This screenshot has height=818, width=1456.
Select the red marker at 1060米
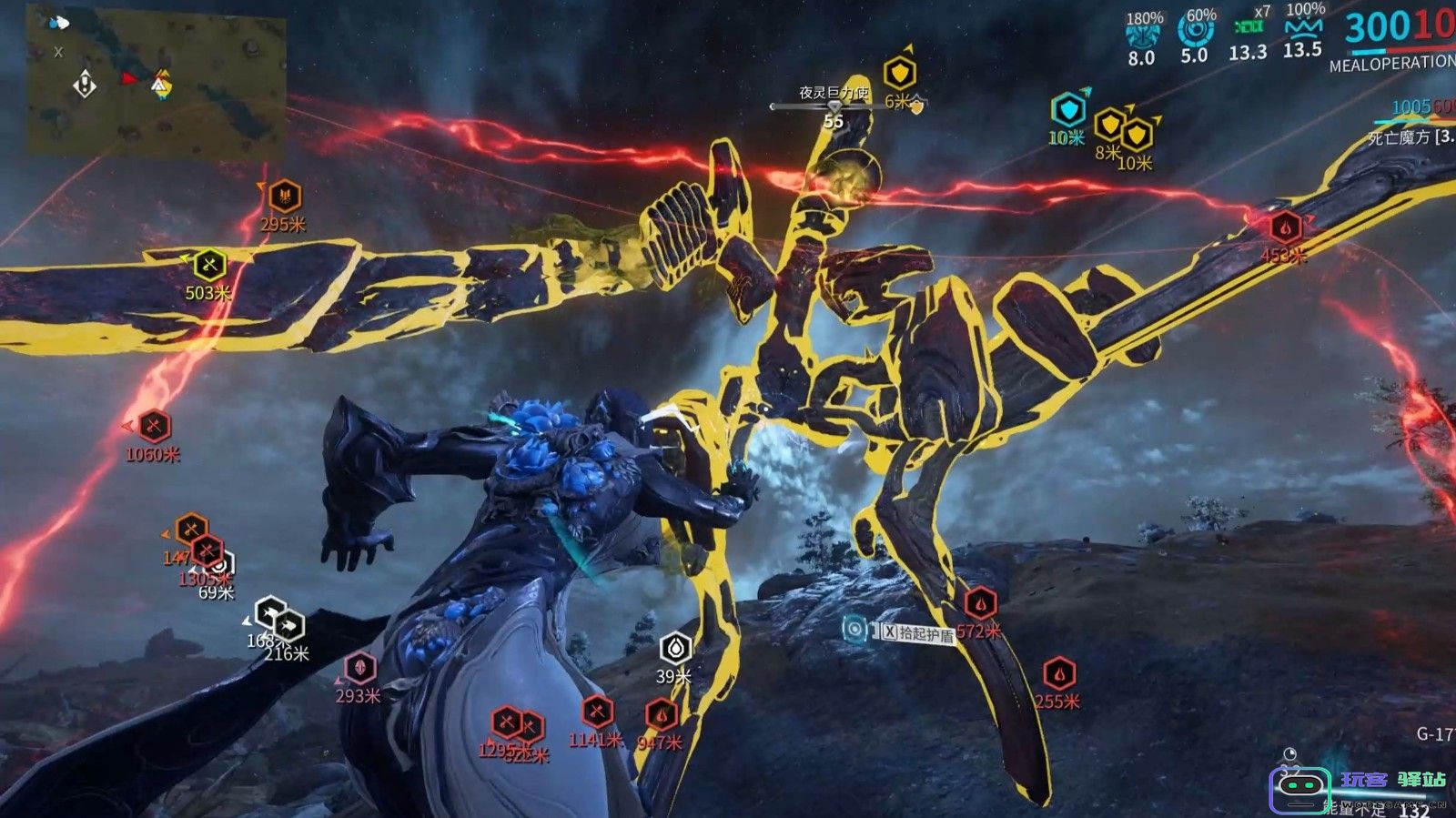click(154, 426)
